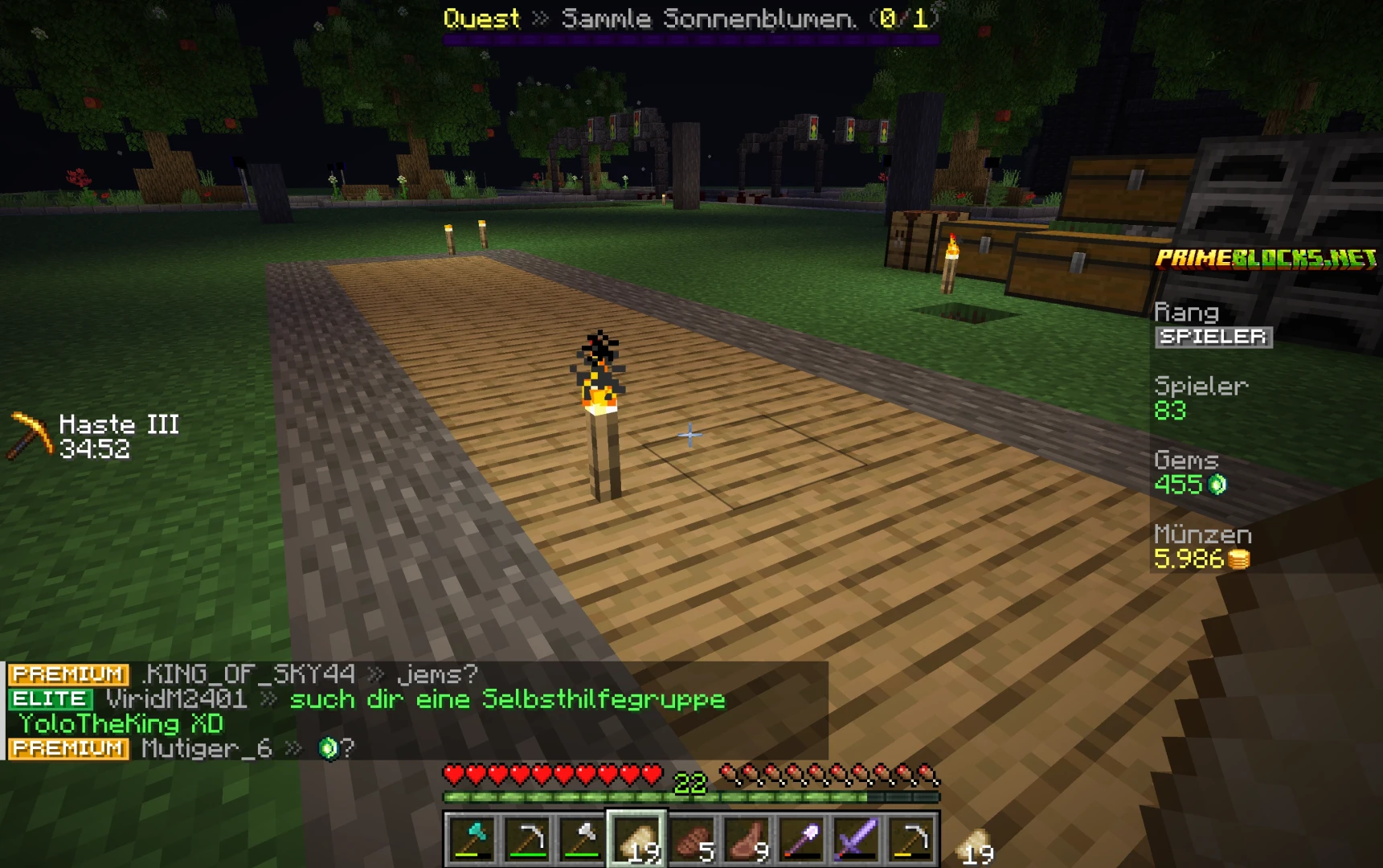Click the SPIELER rank label
This screenshot has width=1383, height=868.
click(x=1213, y=338)
